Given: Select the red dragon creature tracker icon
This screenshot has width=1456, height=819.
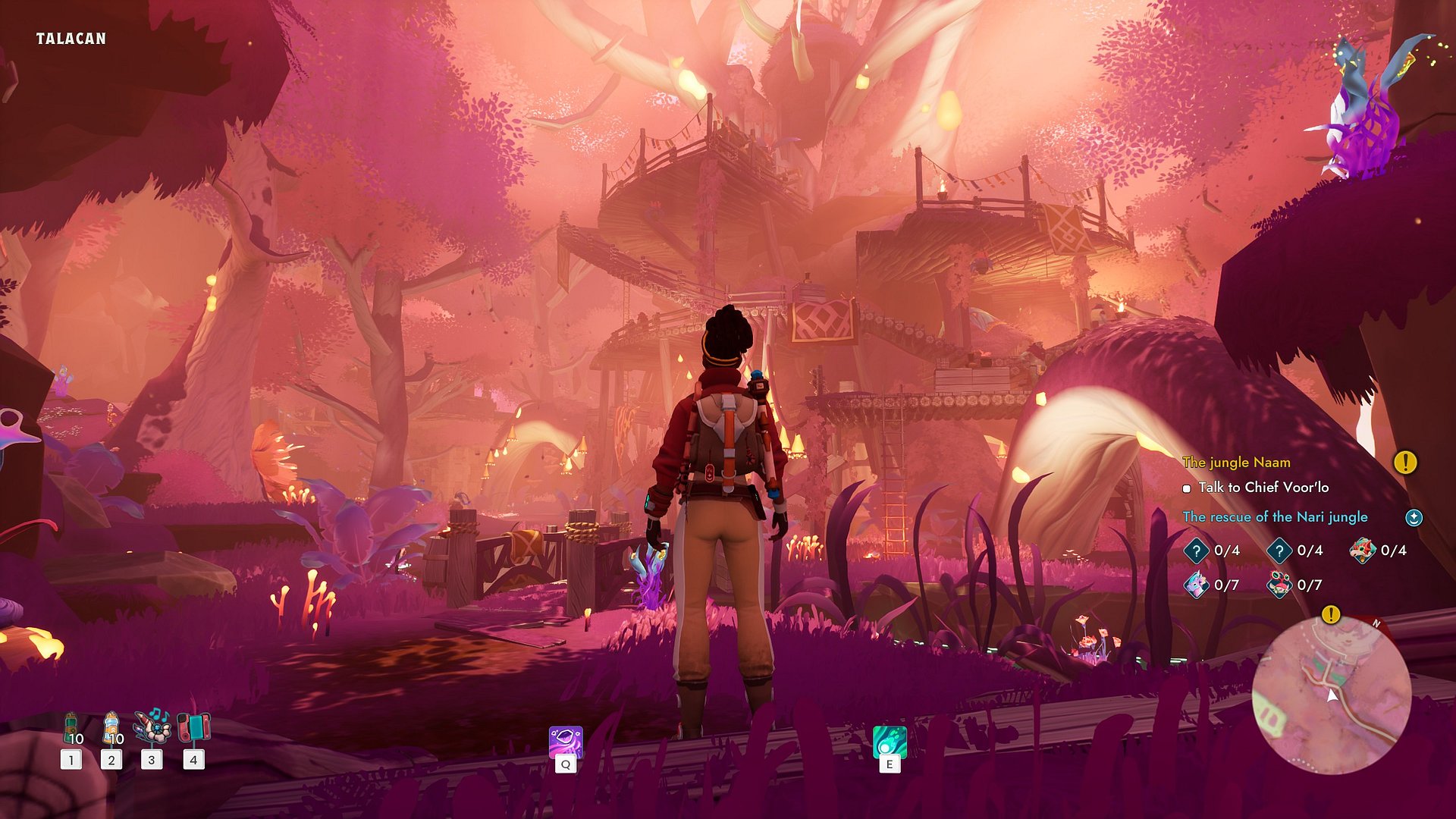Looking at the screenshot, I should click(x=1362, y=551).
